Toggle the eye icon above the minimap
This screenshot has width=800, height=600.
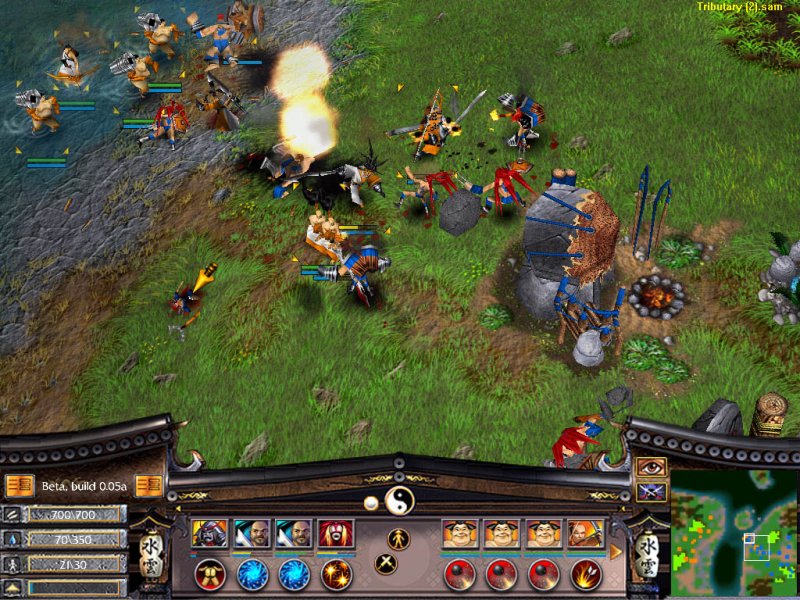pos(650,468)
